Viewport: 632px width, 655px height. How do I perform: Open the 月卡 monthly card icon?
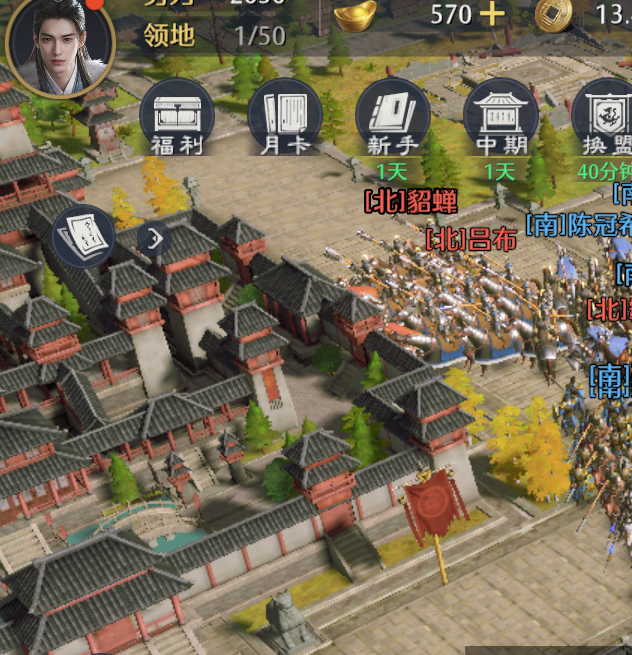(285, 117)
